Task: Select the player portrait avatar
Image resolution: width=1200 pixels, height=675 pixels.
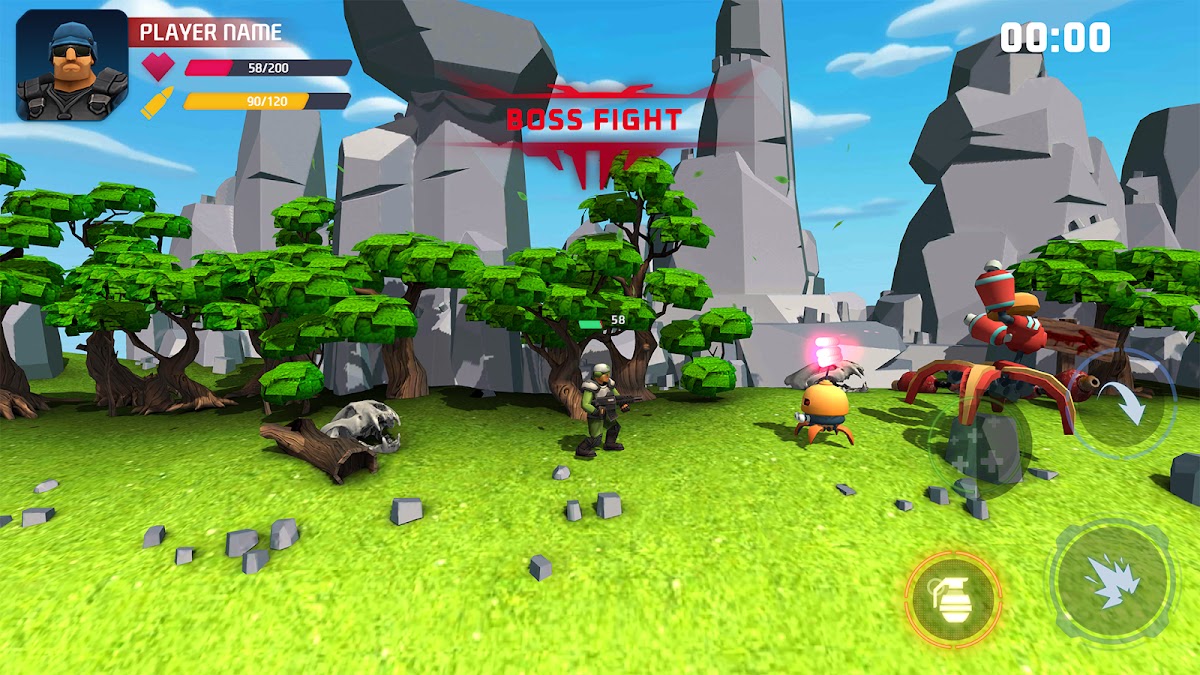Action: coord(72,66)
